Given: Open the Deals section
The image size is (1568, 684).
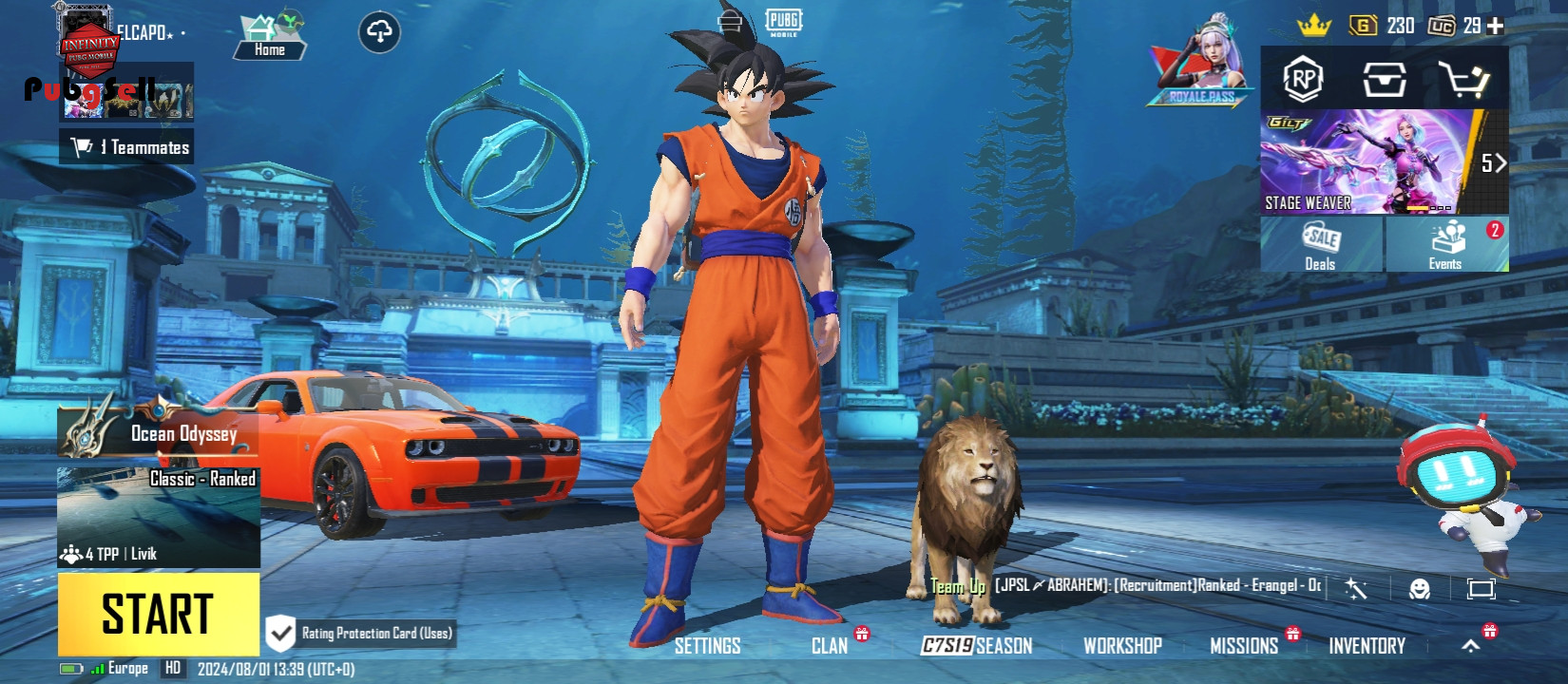Looking at the screenshot, I should (1321, 245).
